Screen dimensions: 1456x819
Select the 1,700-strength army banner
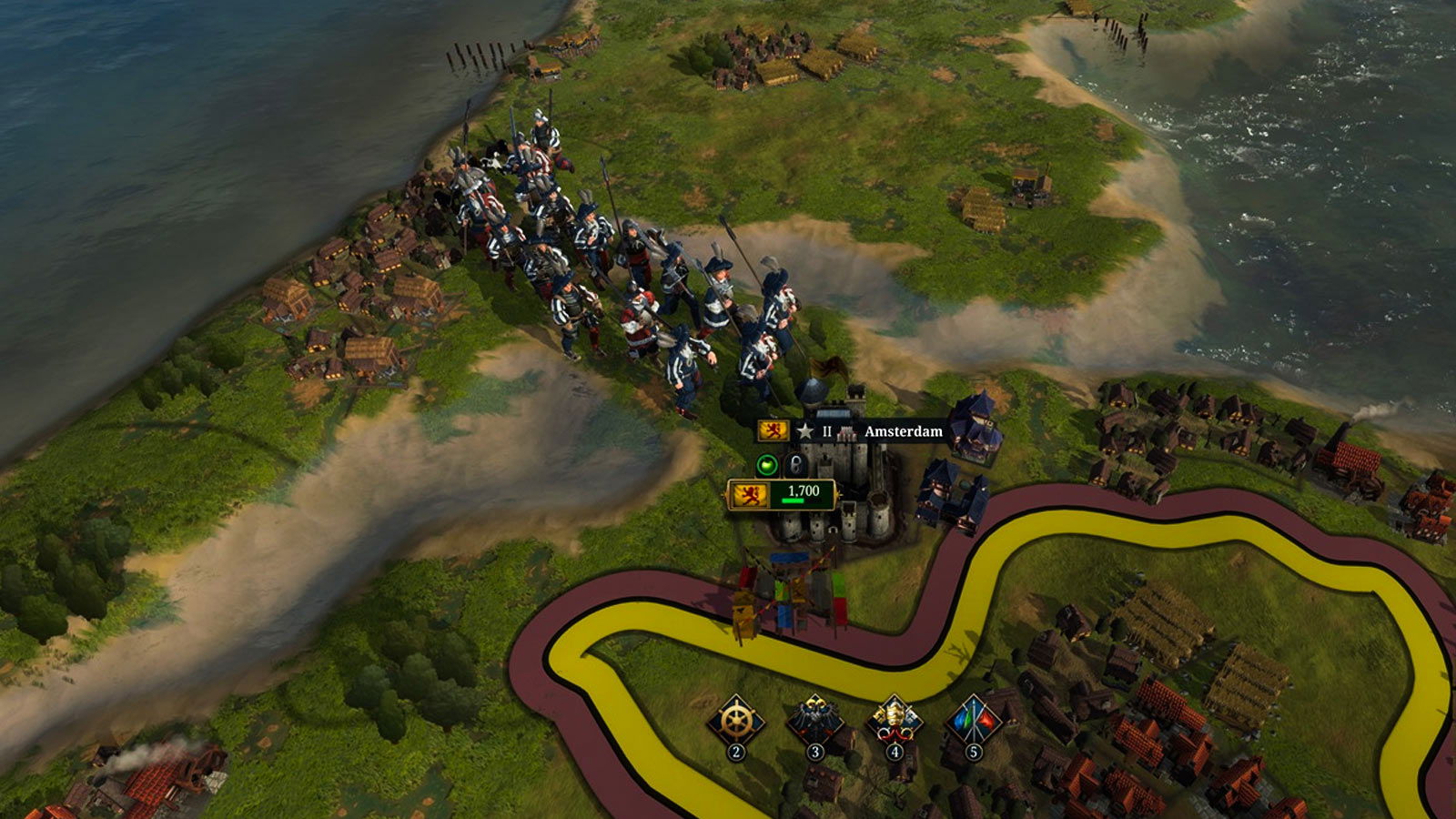click(782, 495)
